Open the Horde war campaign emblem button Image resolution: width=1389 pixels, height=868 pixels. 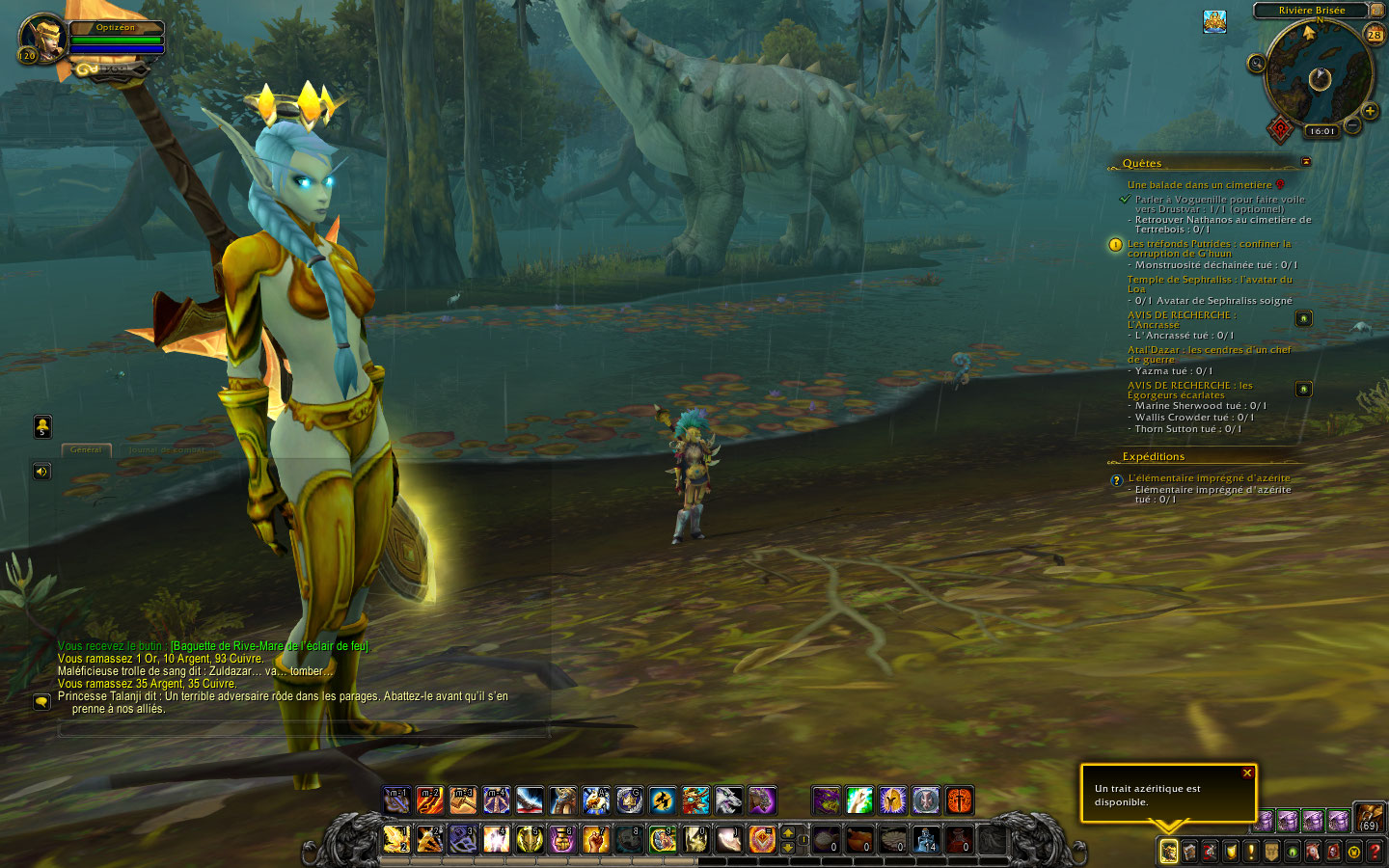click(x=1280, y=128)
